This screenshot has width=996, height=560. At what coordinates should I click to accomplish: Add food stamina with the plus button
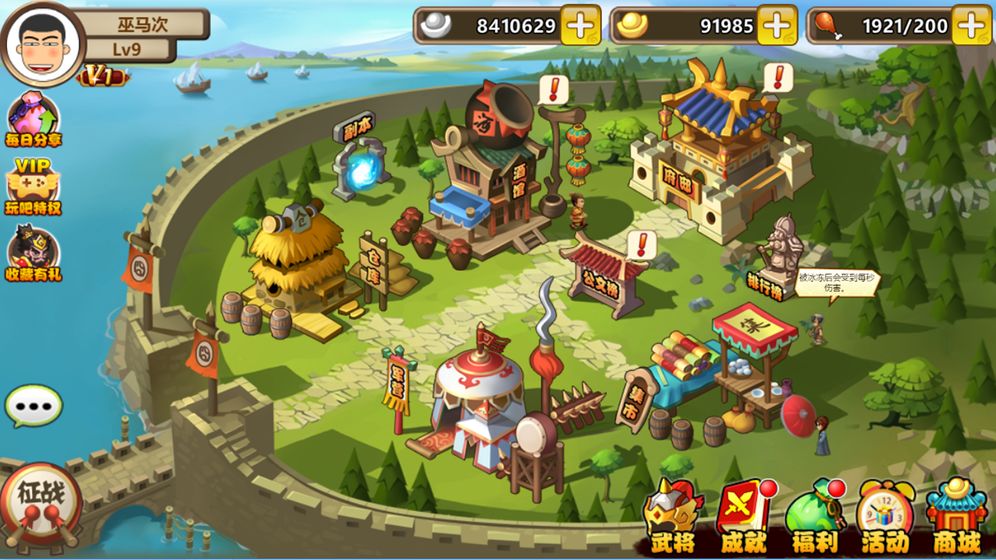click(x=971, y=25)
